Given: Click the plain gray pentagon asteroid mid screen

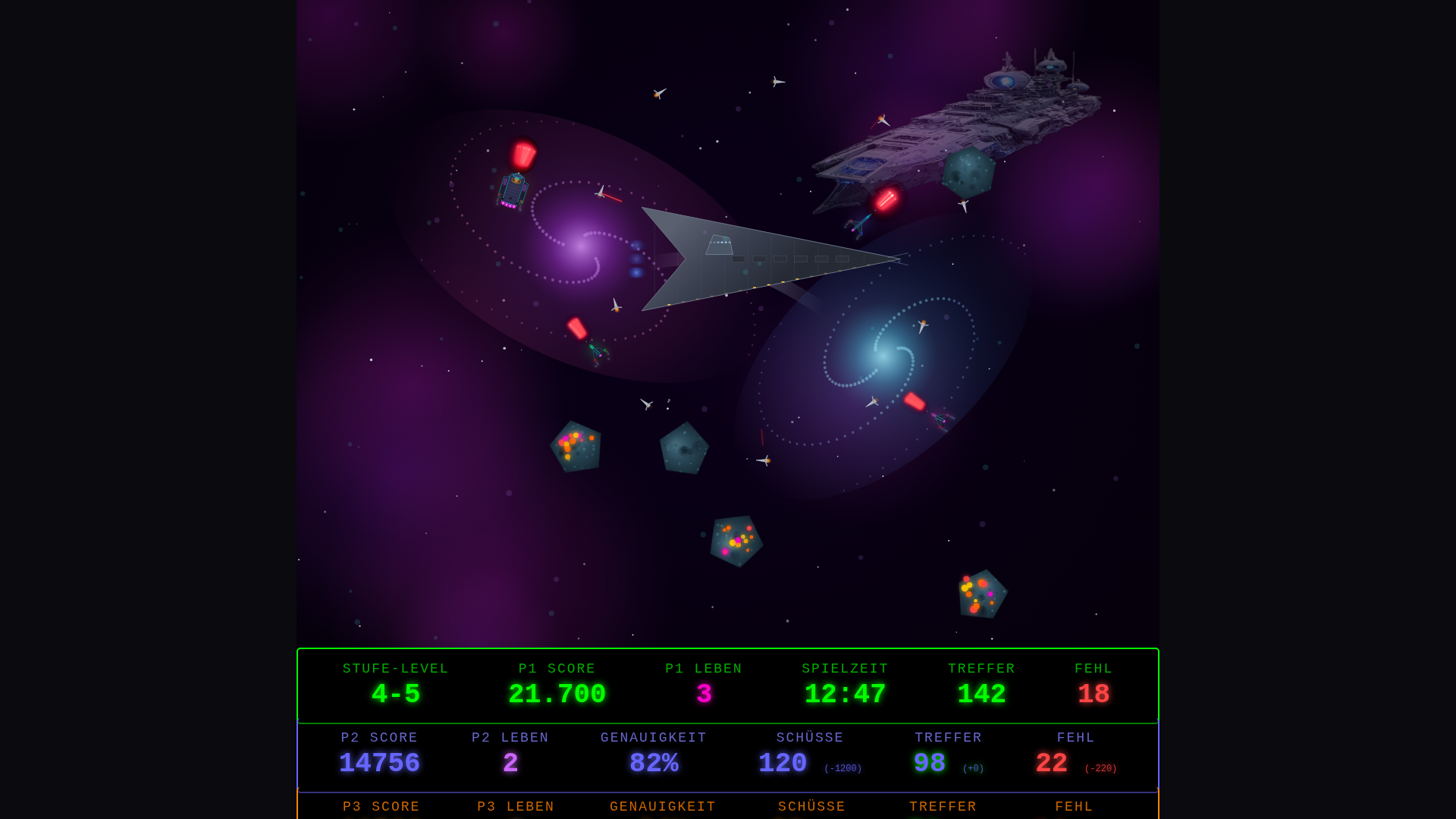Looking at the screenshot, I should tap(684, 449).
